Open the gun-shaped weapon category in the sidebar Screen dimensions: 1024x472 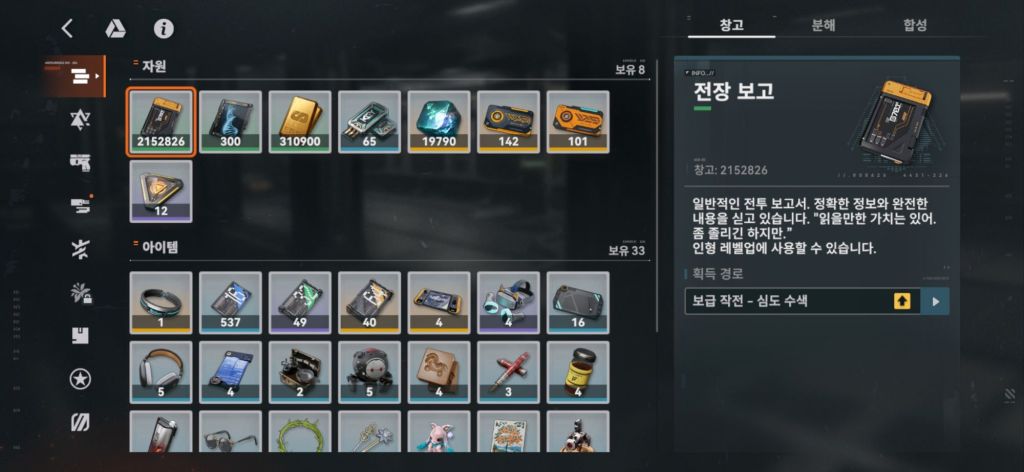(80, 163)
